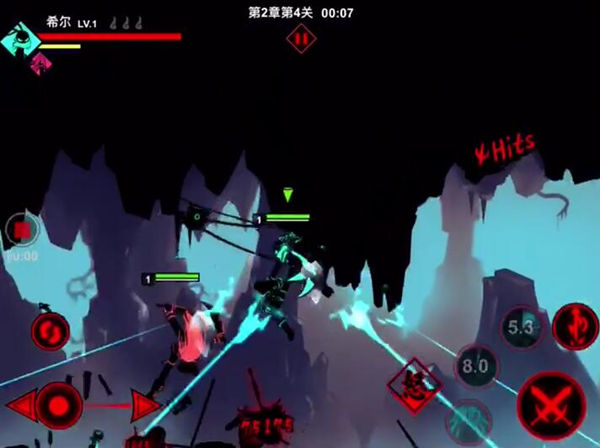
Task: Tap the crossed swords attack button
Action: pos(554,403)
